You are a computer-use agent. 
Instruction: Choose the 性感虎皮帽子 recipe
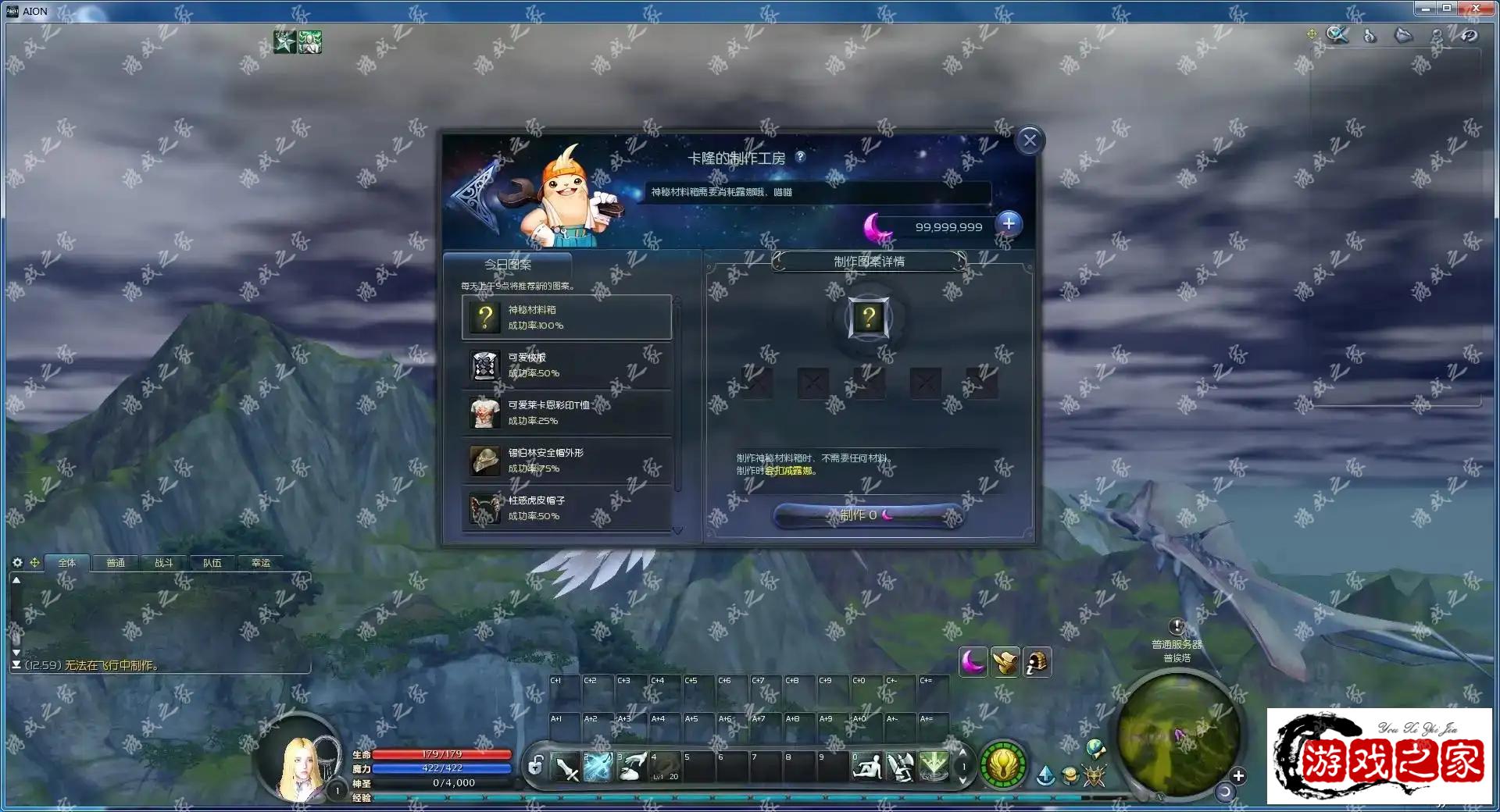(x=566, y=507)
